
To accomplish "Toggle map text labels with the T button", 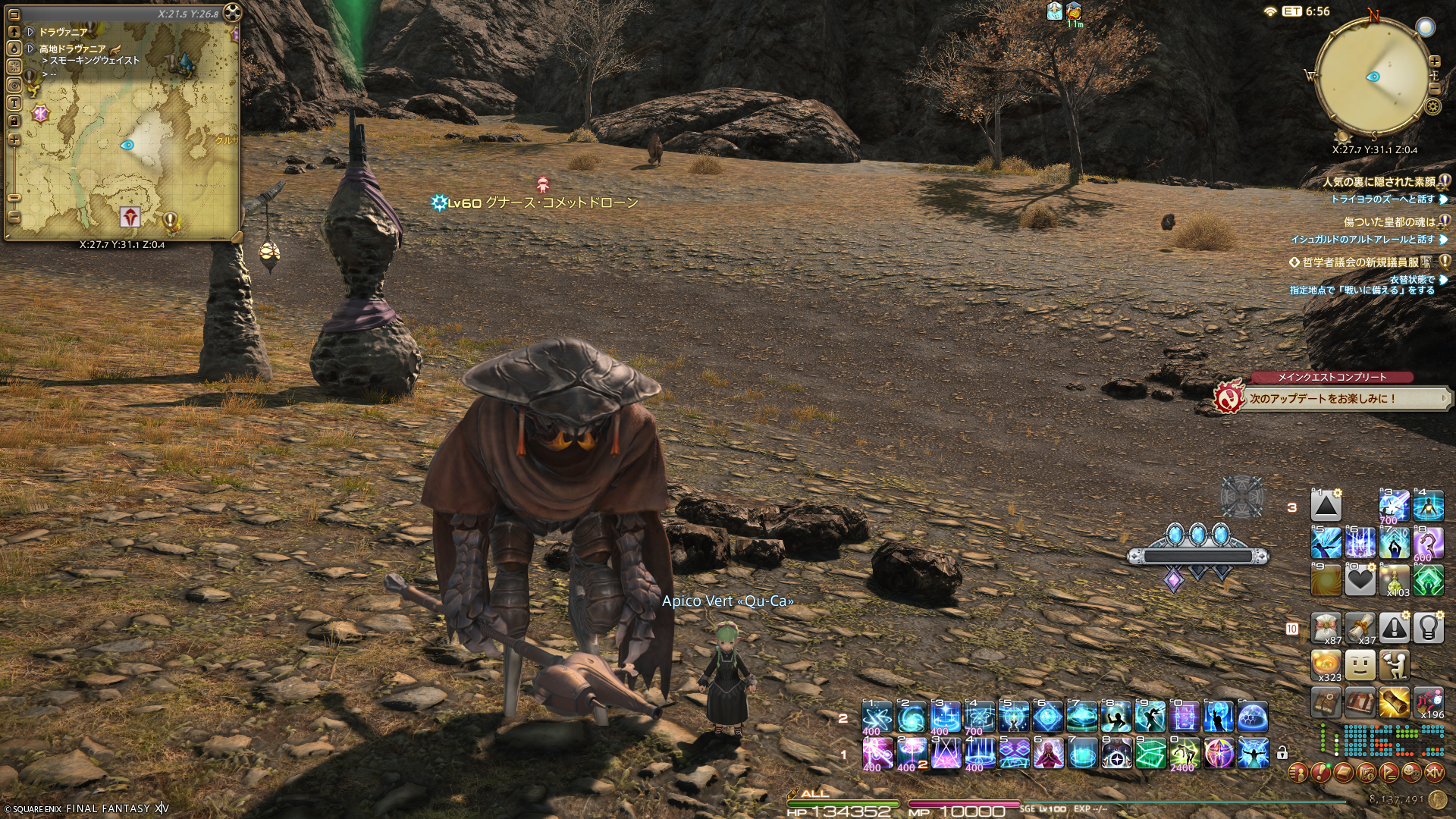I will coord(14,103).
